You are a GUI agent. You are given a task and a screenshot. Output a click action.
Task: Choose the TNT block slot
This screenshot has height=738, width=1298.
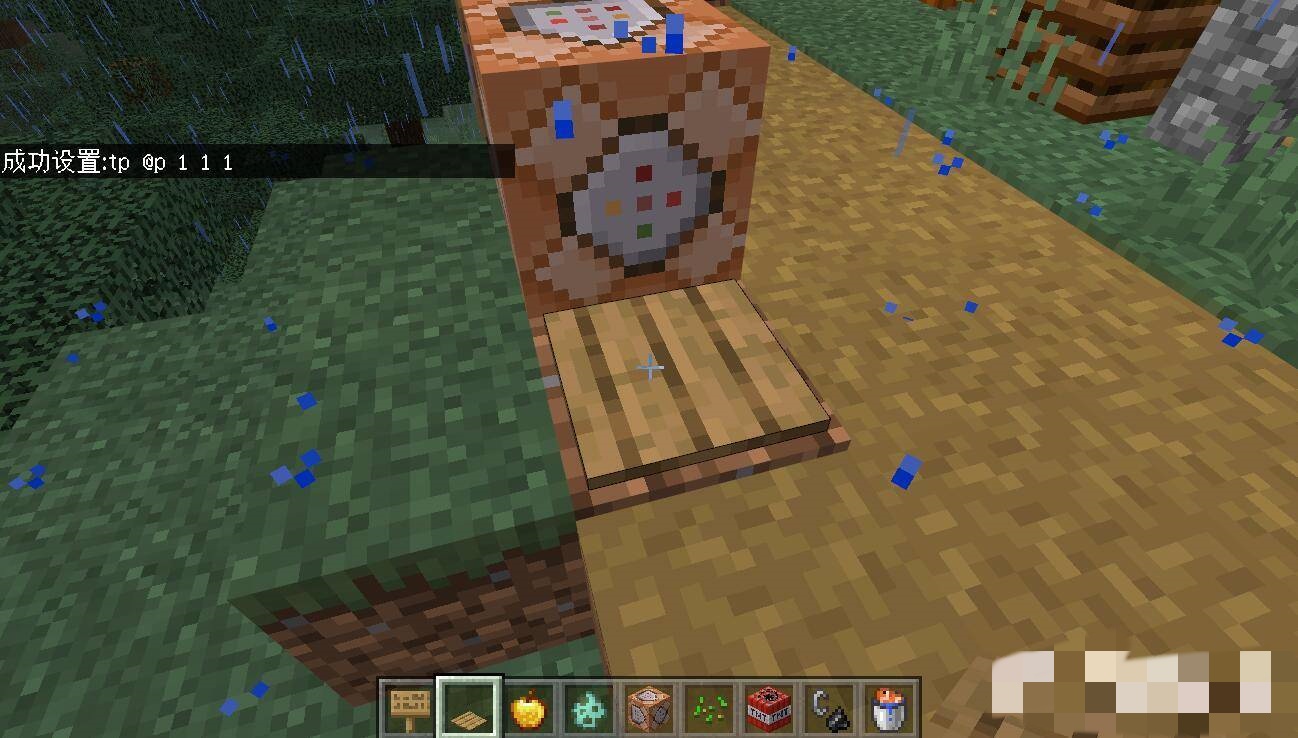769,708
